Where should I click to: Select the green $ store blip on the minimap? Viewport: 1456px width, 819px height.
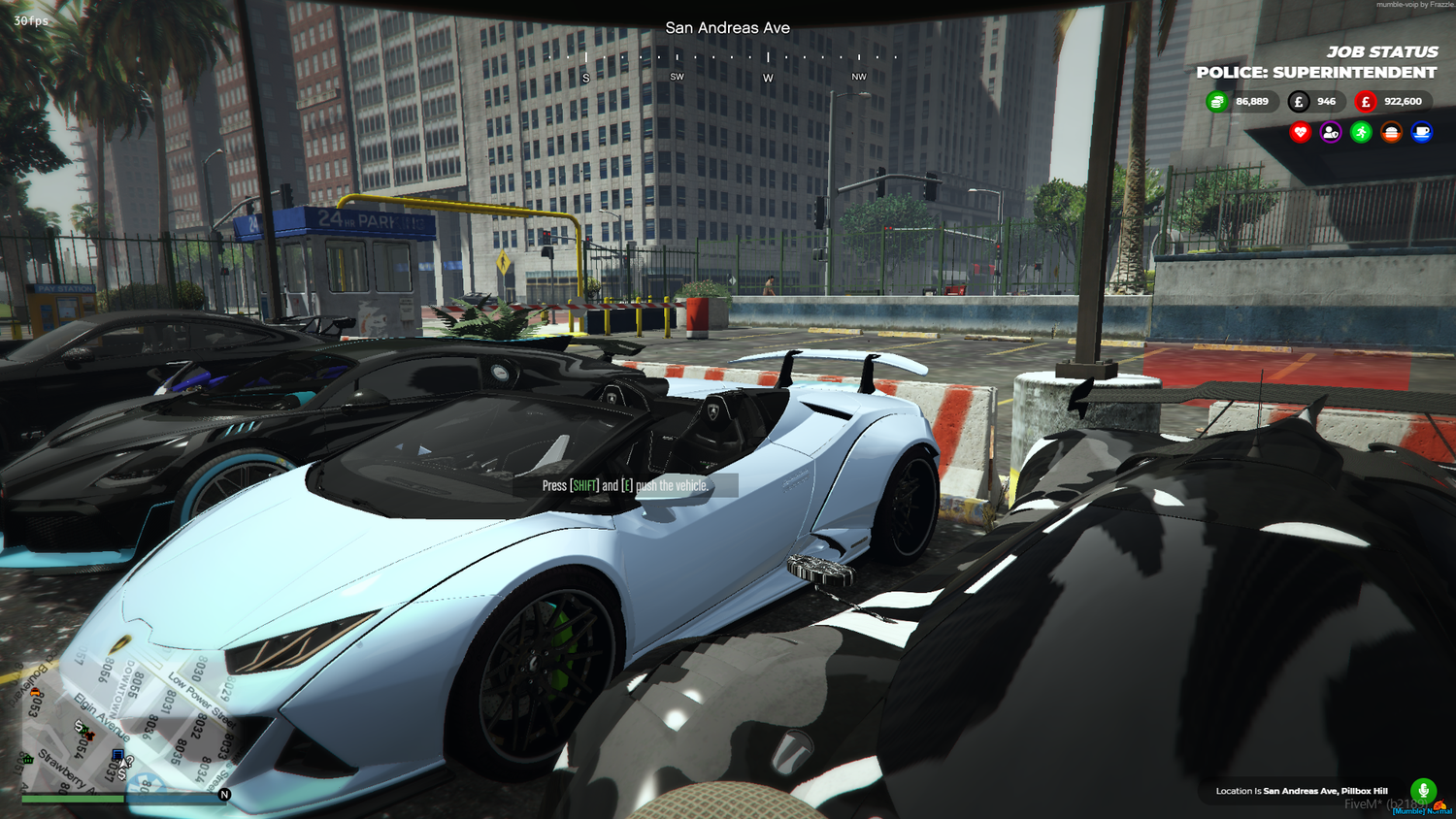click(81, 727)
